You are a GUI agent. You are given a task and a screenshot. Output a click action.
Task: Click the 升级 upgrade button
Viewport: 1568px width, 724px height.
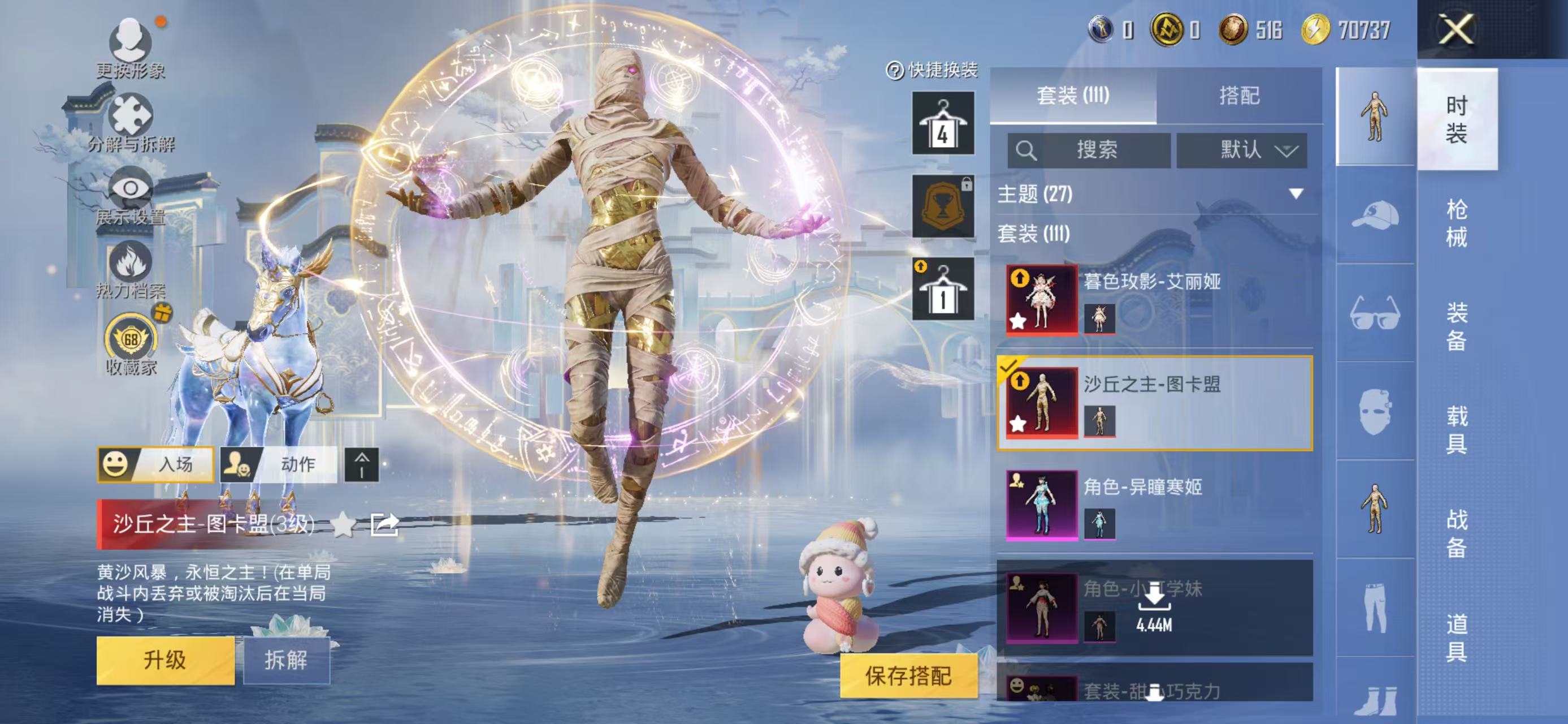(165, 660)
